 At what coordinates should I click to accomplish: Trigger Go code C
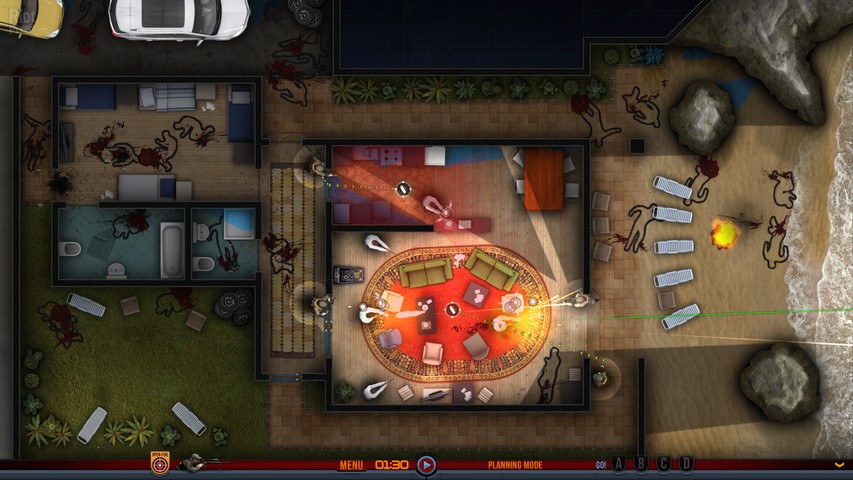click(663, 464)
